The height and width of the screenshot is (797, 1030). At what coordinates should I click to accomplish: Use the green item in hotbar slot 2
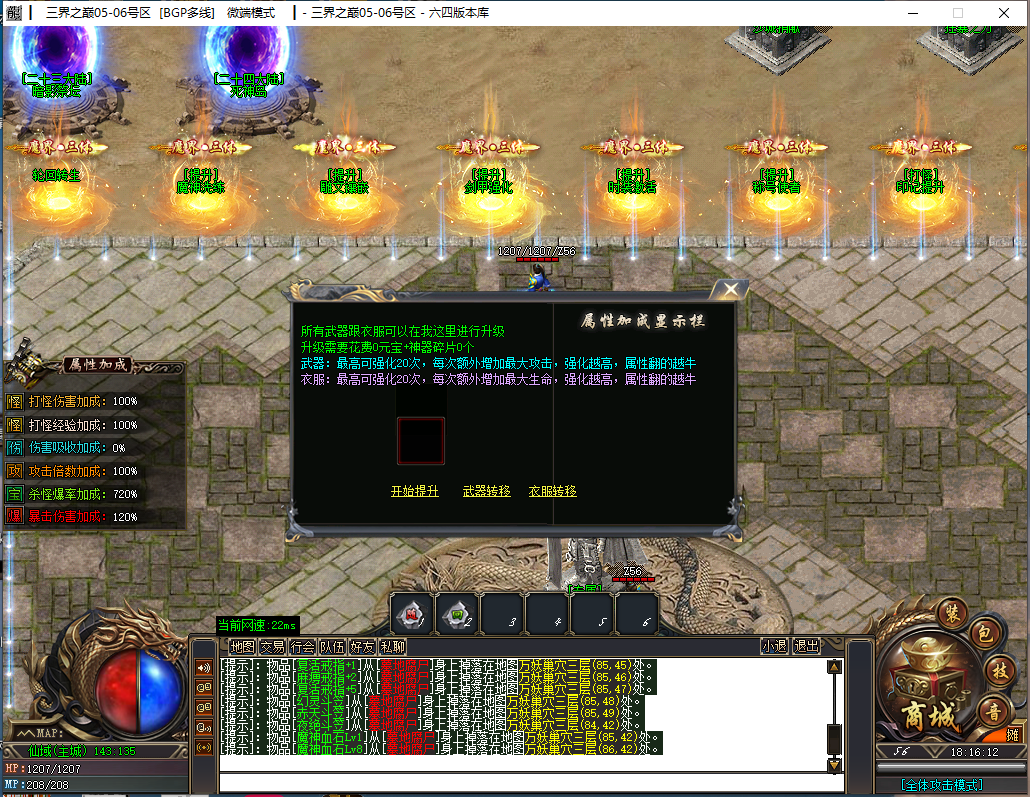456,614
